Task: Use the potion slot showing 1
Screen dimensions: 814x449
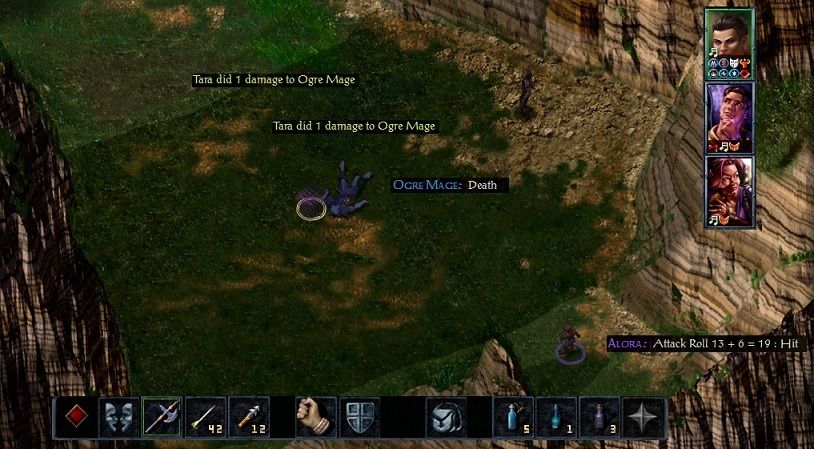Action: coord(557,416)
